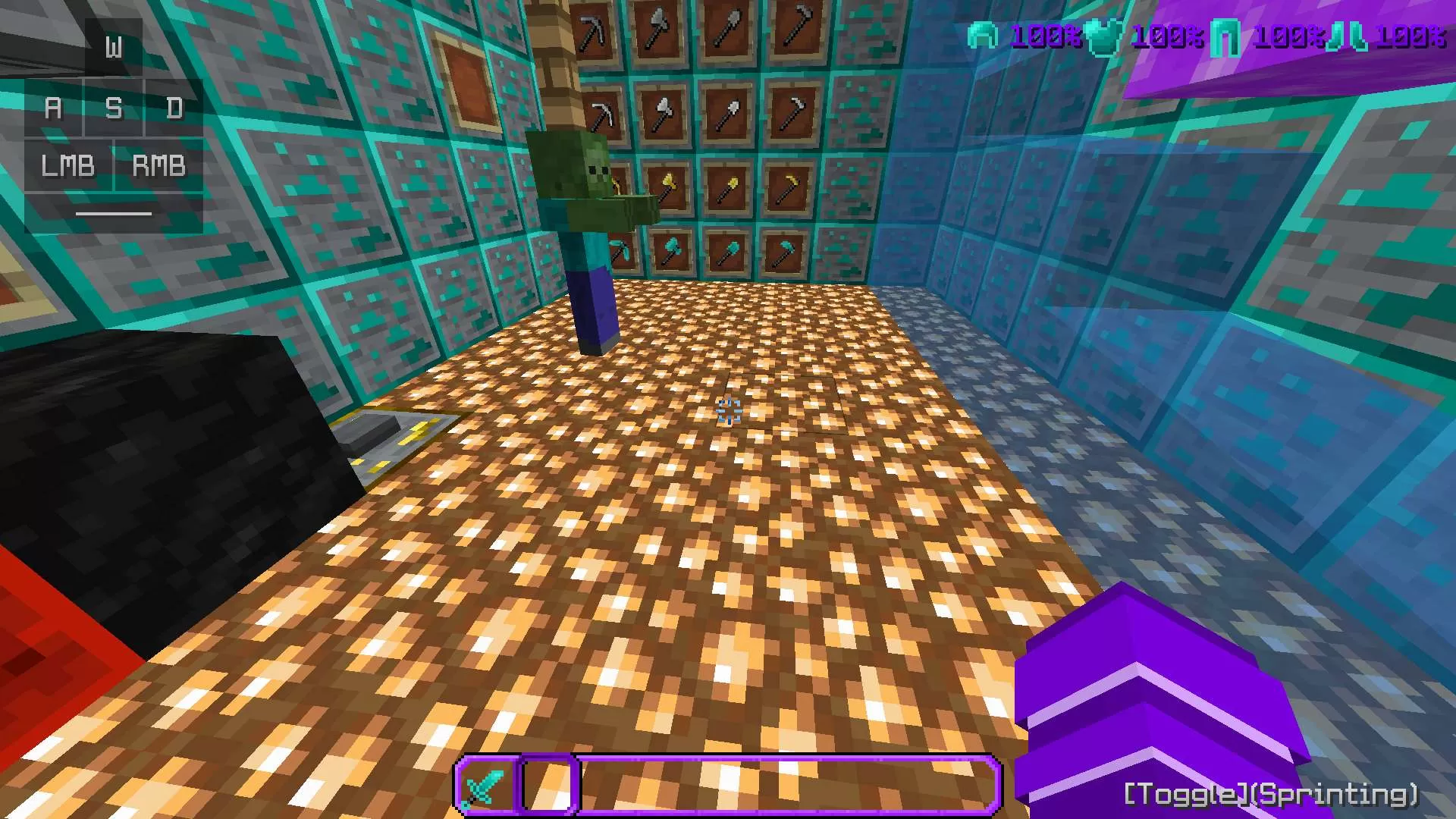The height and width of the screenshot is (819, 1456).
Task: Click the boots durability icon
Action: tap(1350, 33)
